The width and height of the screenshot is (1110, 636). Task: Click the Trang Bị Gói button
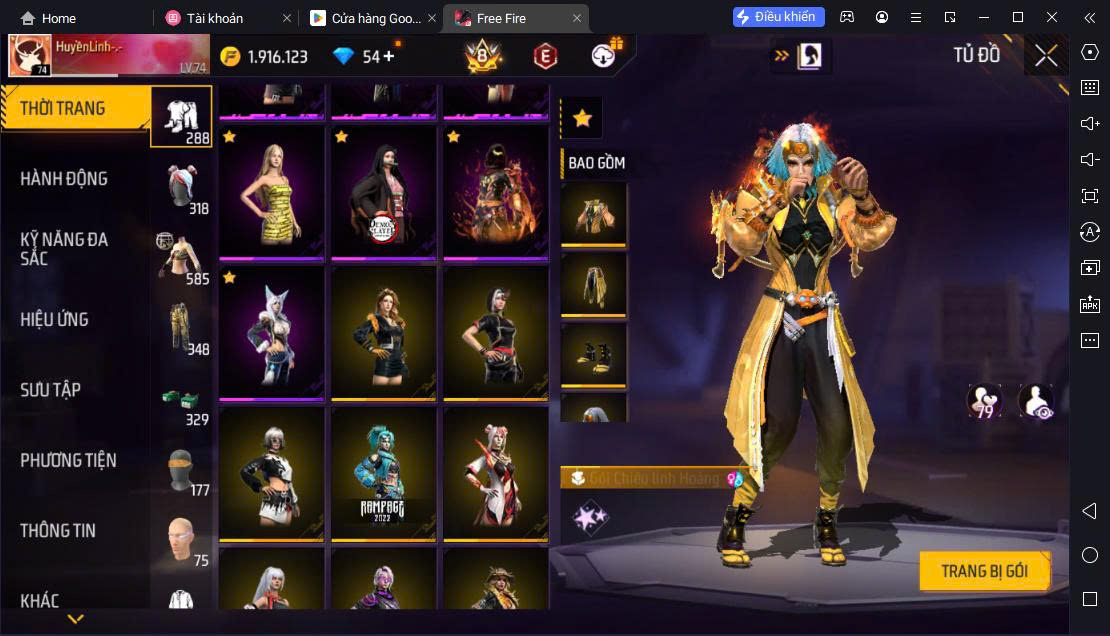pos(984,572)
